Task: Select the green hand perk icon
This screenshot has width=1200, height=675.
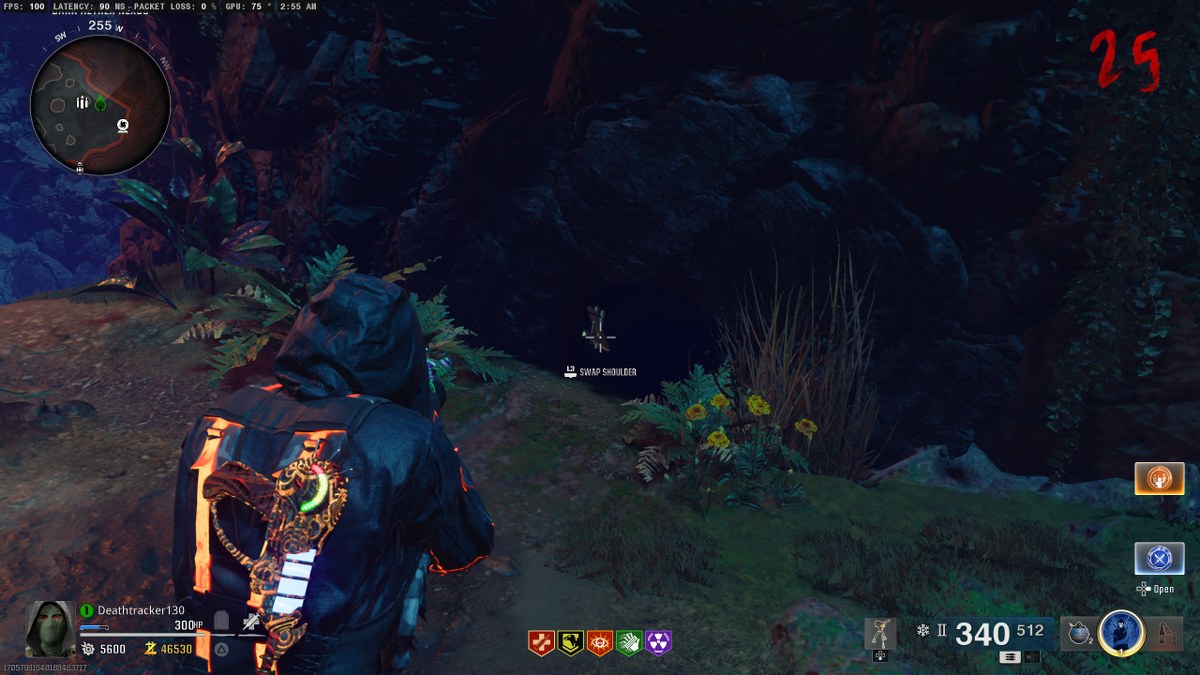Action: click(629, 642)
